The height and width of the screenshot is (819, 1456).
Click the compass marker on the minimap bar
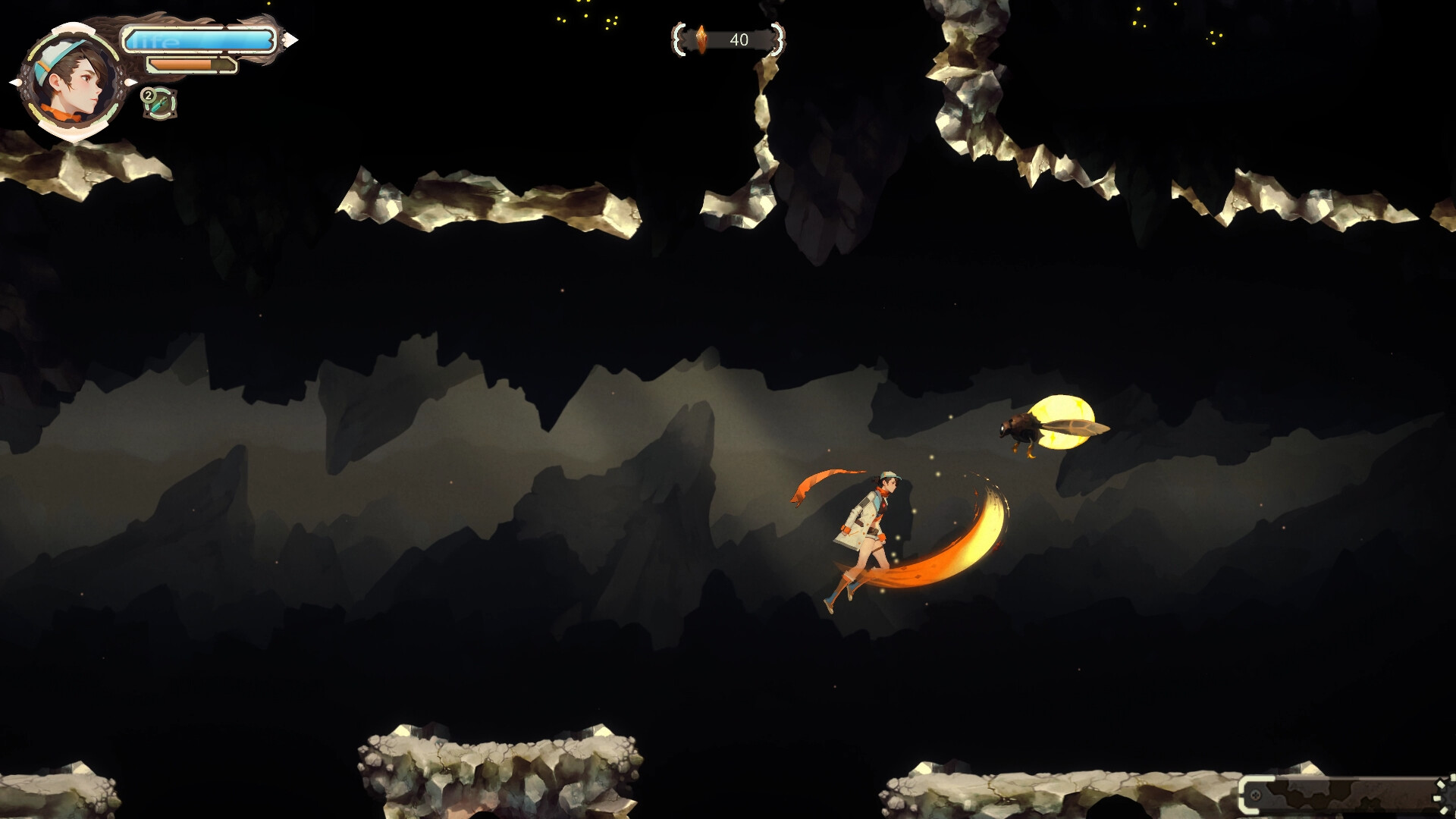tap(1255, 795)
